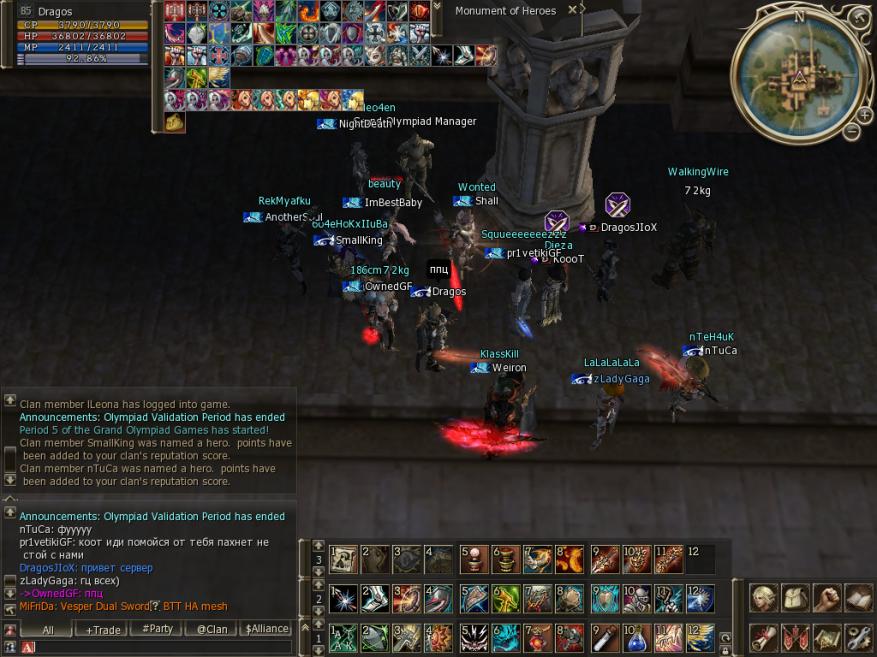This screenshot has width=877, height=657.
Task: Select zLadyGaga's chat message line
Action: click(x=70, y=580)
